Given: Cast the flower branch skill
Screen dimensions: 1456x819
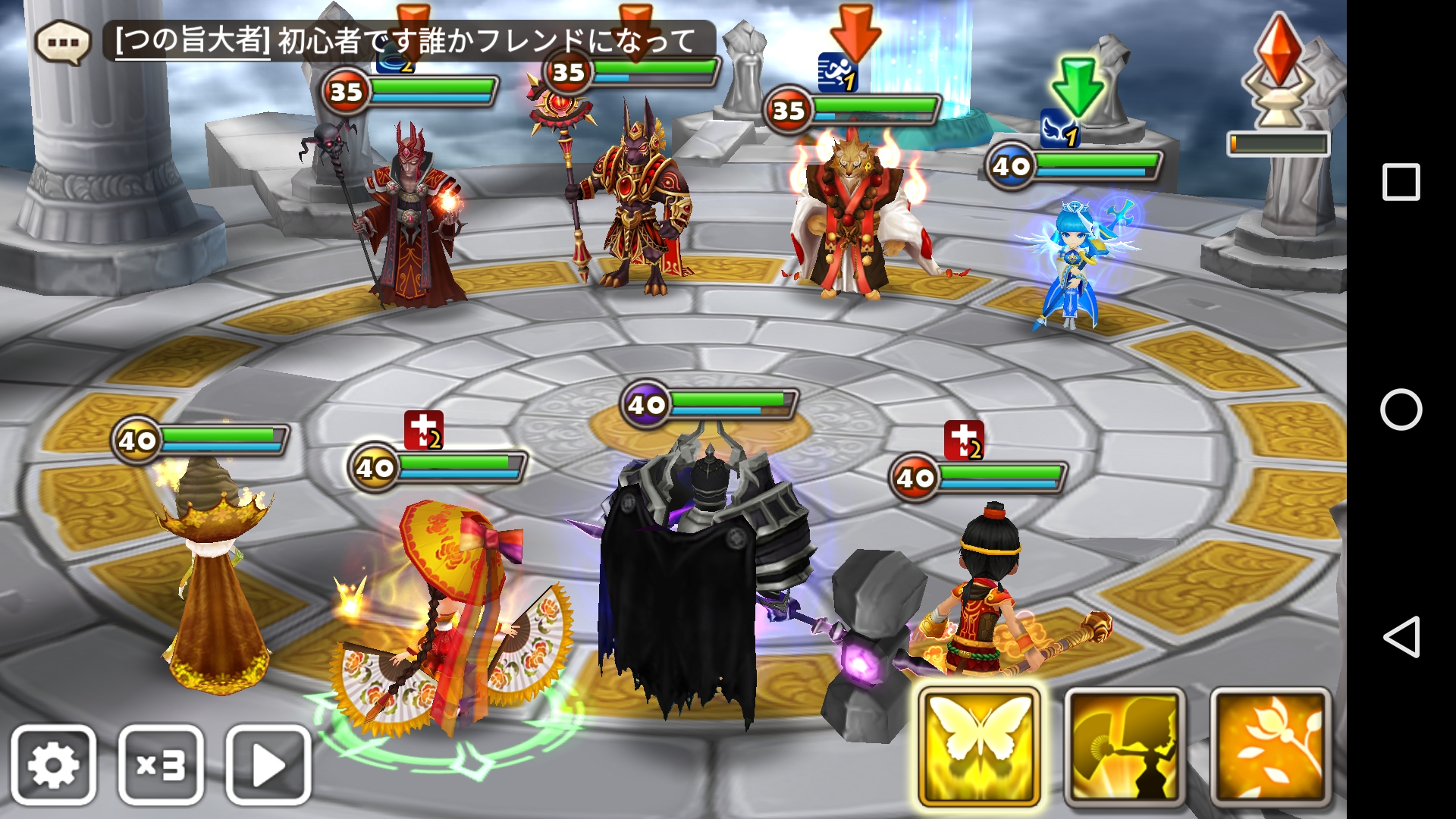Looking at the screenshot, I should click(1270, 747).
